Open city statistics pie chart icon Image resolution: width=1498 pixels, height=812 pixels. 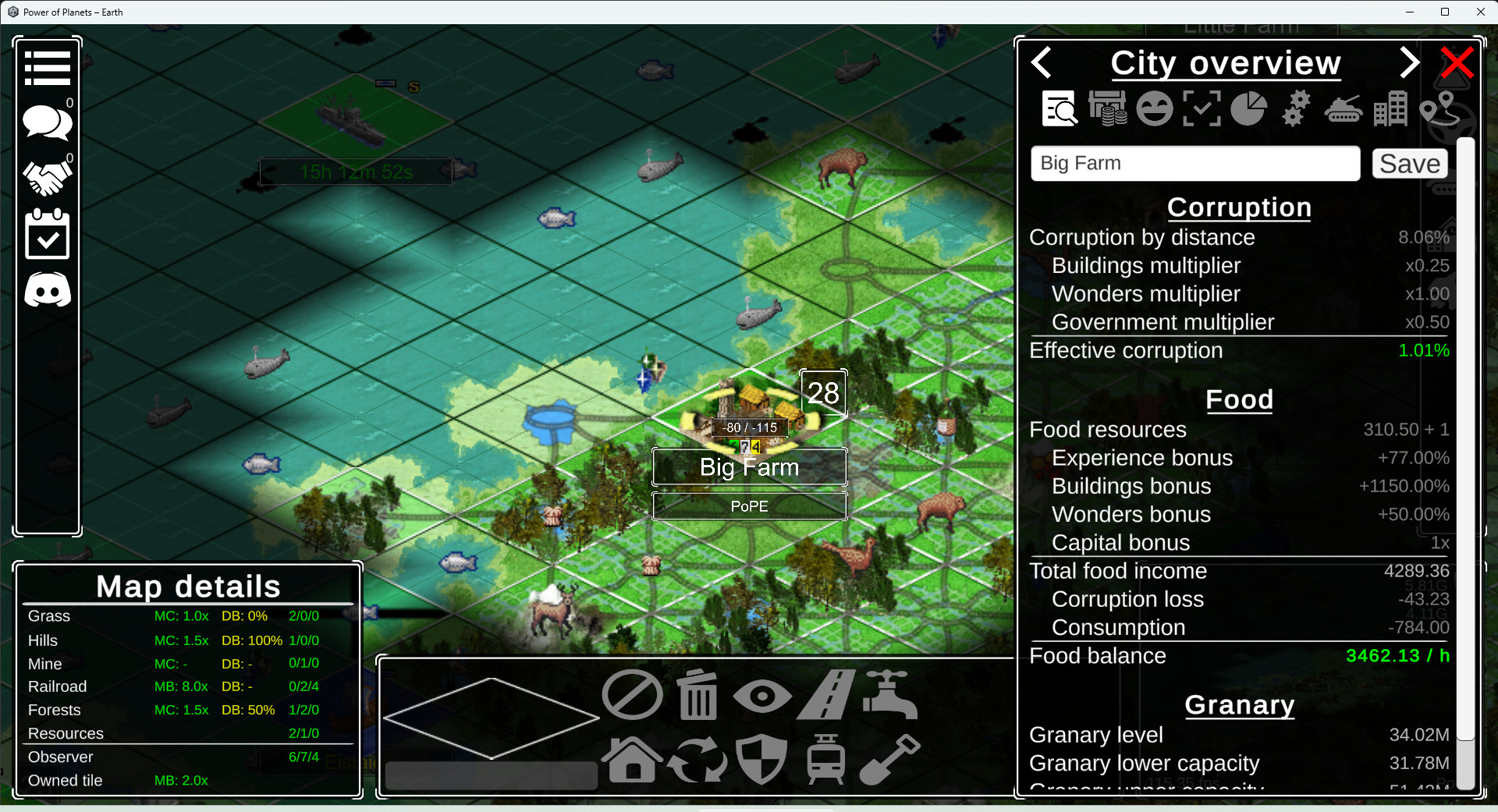[x=1248, y=108]
